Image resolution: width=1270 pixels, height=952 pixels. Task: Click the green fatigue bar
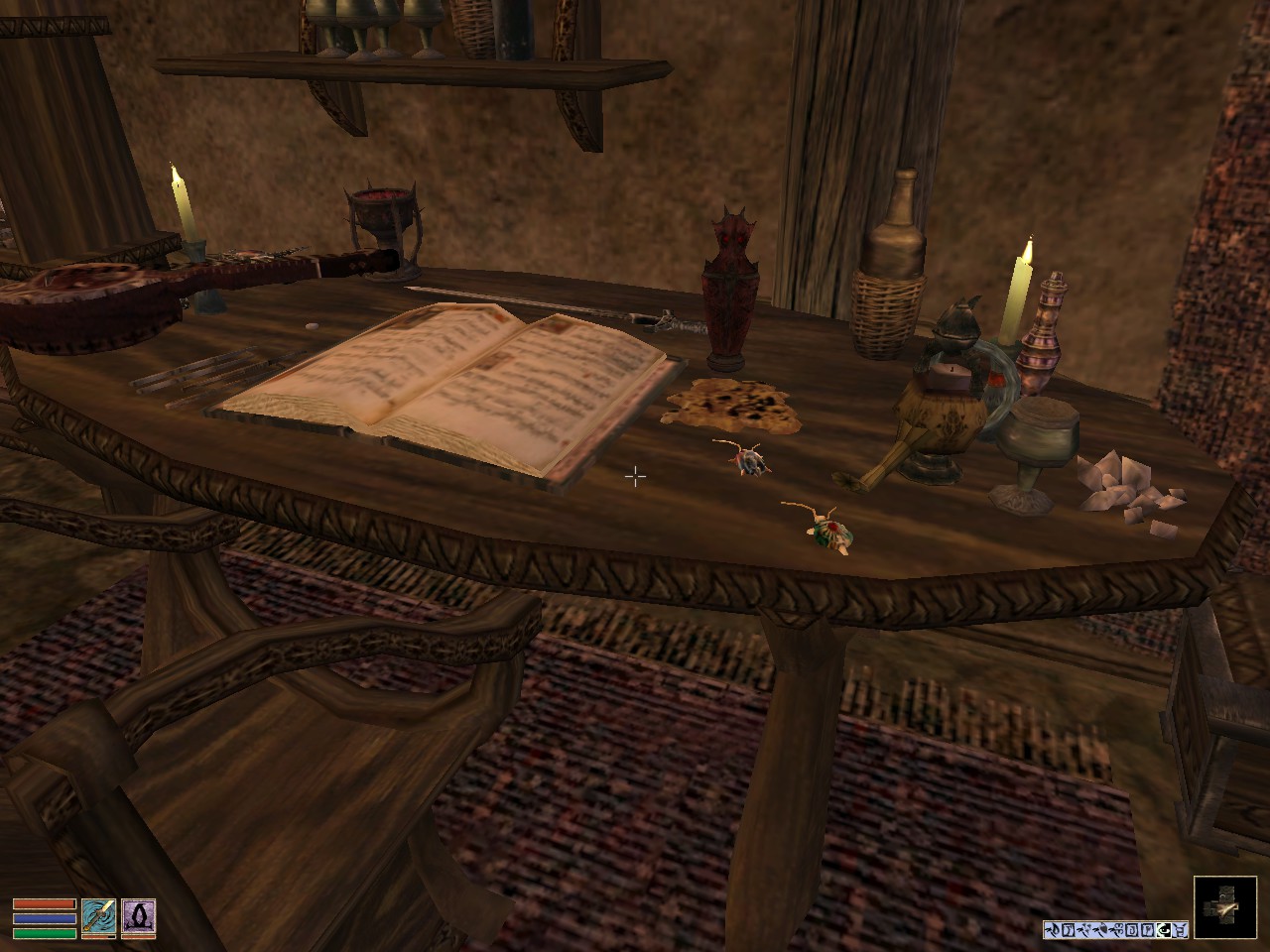point(45,933)
